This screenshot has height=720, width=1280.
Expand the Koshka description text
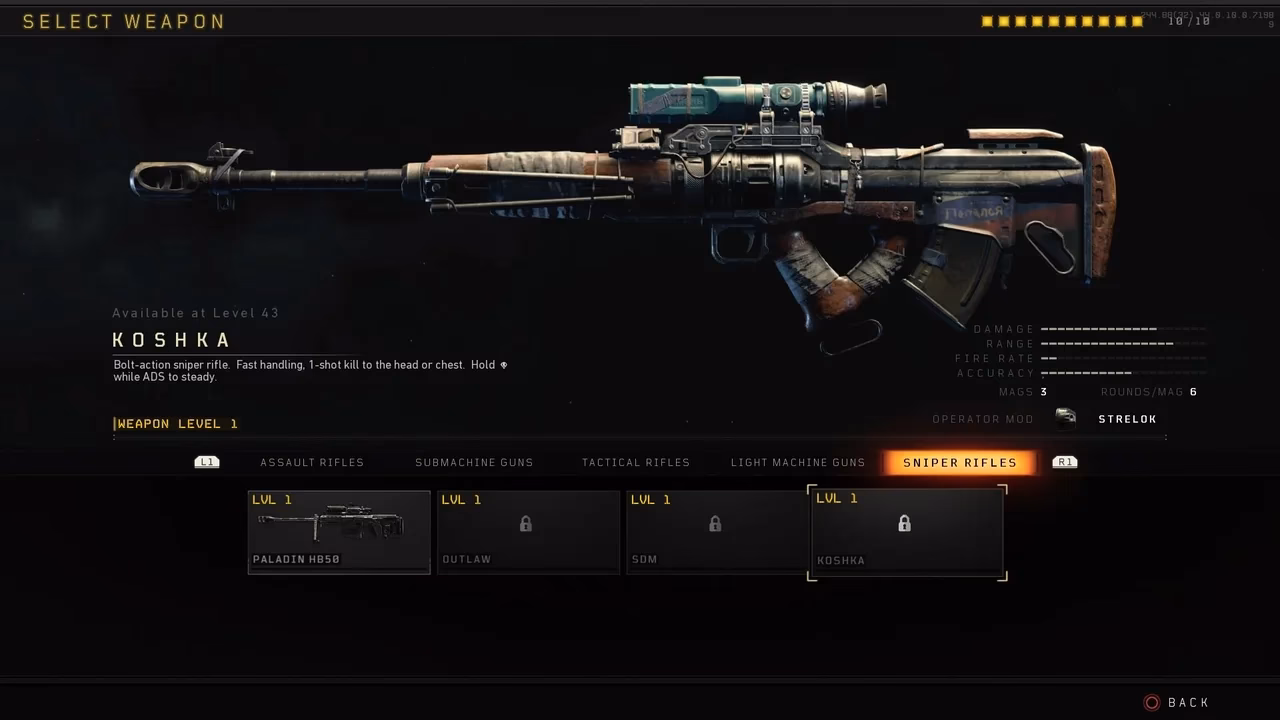pos(310,370)
